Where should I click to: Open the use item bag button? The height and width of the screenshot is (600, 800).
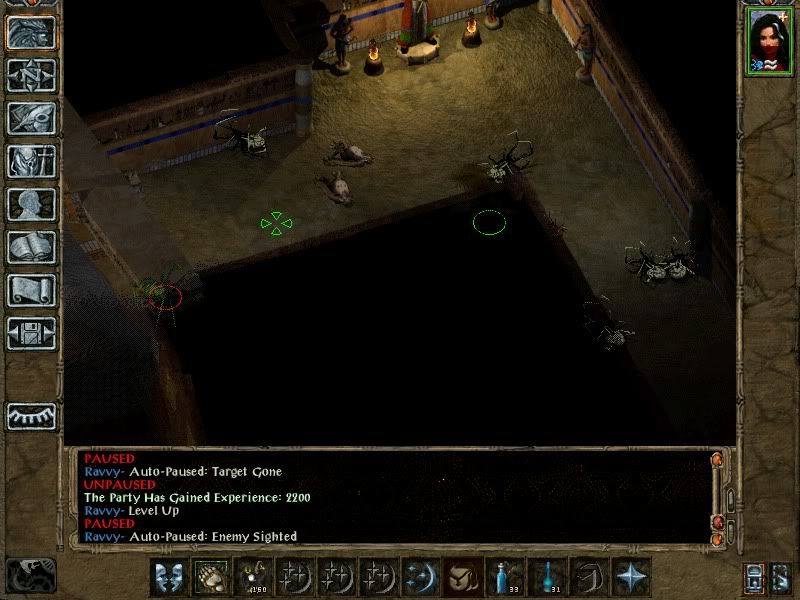point(461,577)
